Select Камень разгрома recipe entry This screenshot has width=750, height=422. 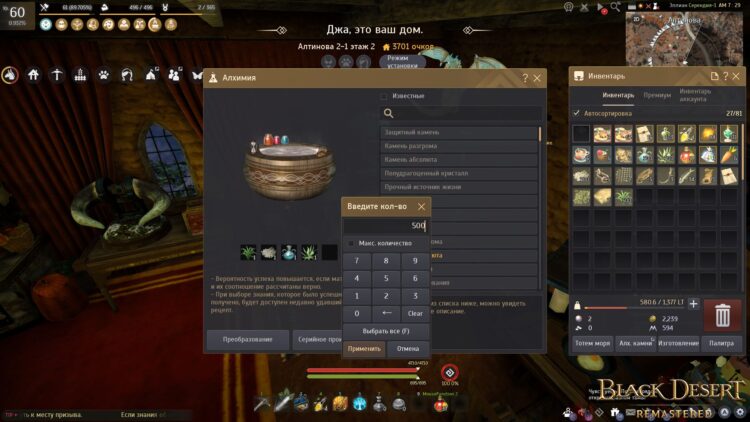(x=460, y=146)
